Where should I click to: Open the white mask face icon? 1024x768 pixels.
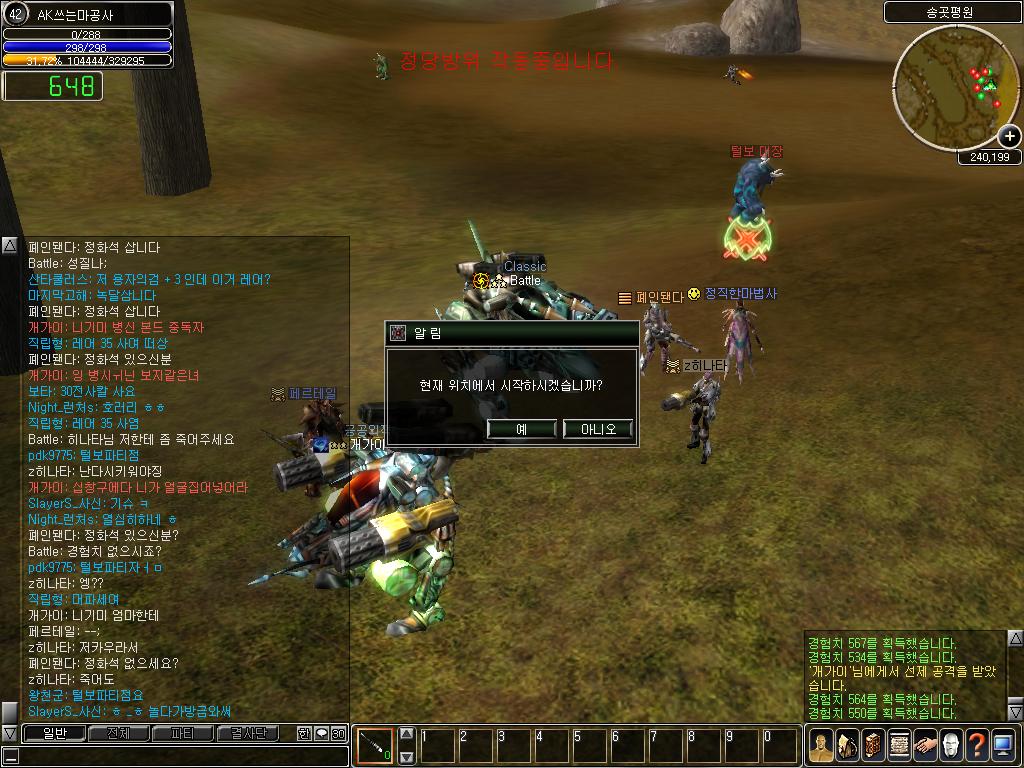point(951,745)
